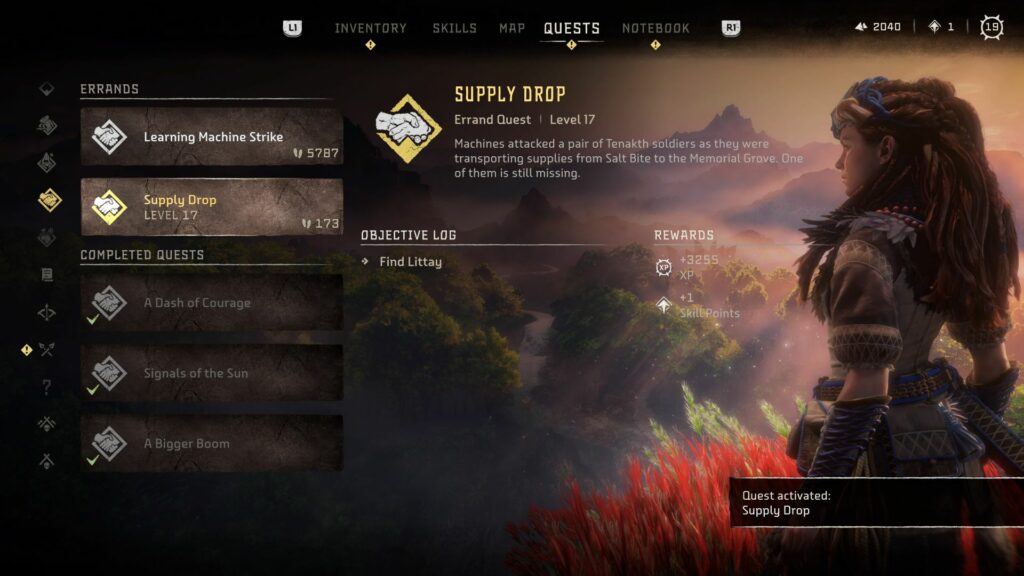Viewport: 1024px width, 576px height.
Task: Select the Learning Machine Strike errand
Action: (x=212, y=137)
